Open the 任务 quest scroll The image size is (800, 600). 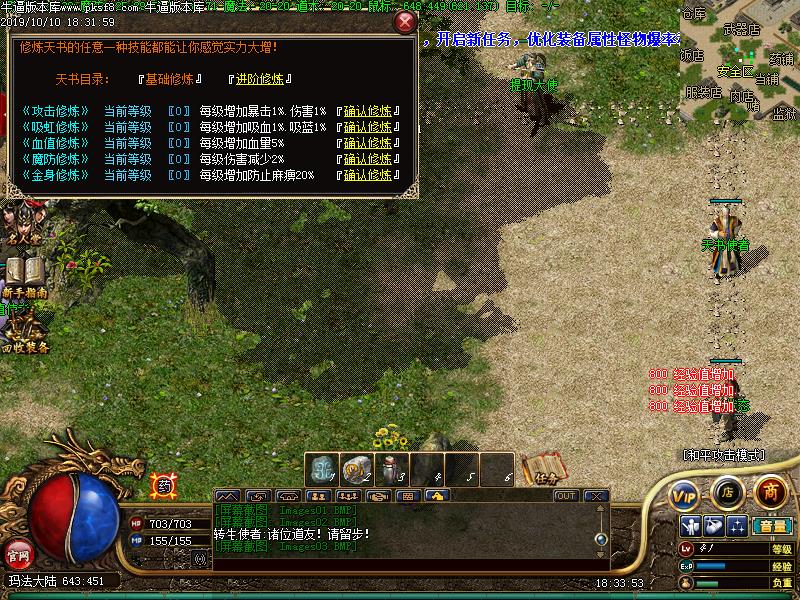pyautogui.click(x=545, y=468)
